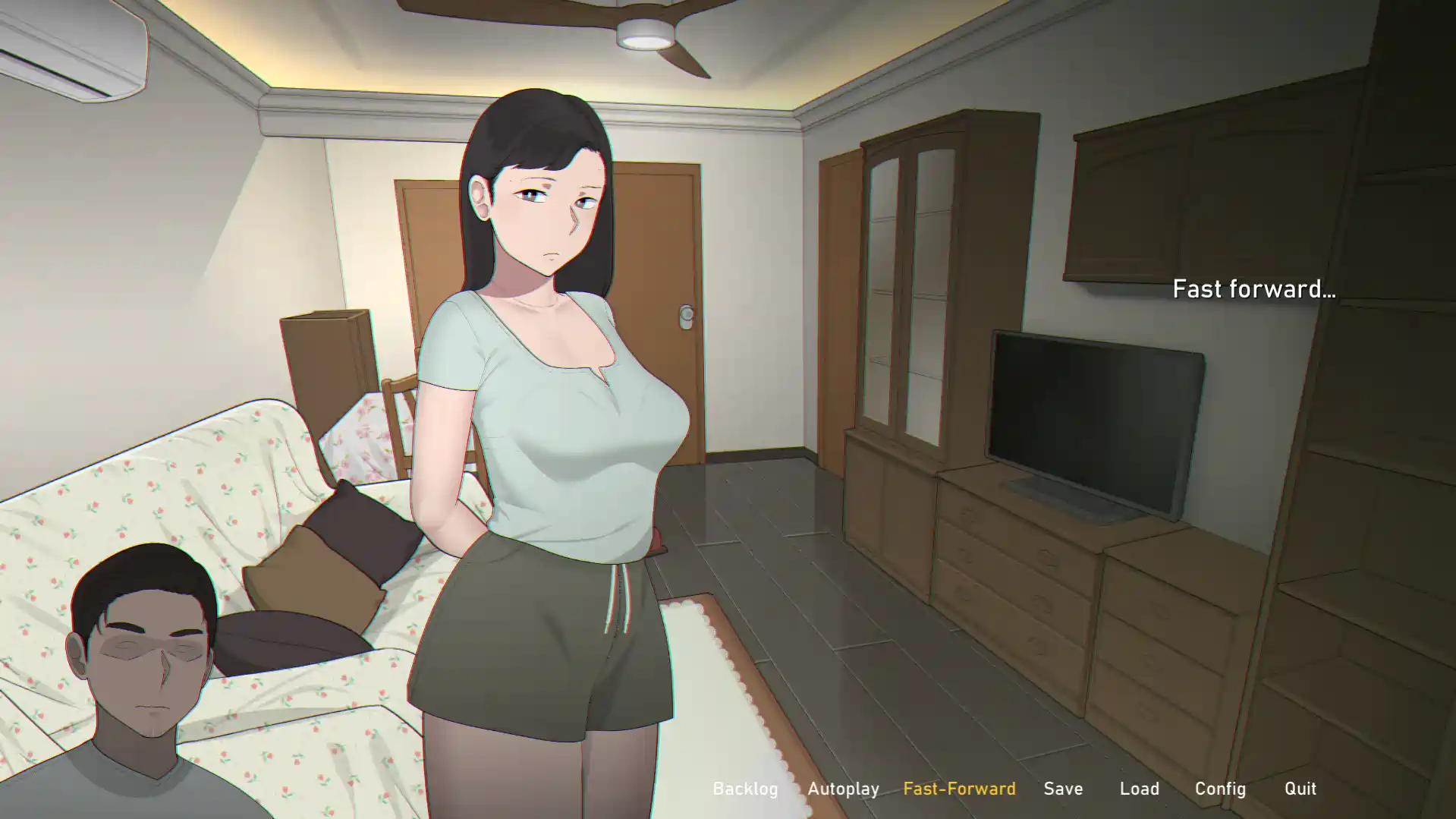Disable the active Fast-Forward mode
The height and width of the screenshot is (819, 1456).
961,789
